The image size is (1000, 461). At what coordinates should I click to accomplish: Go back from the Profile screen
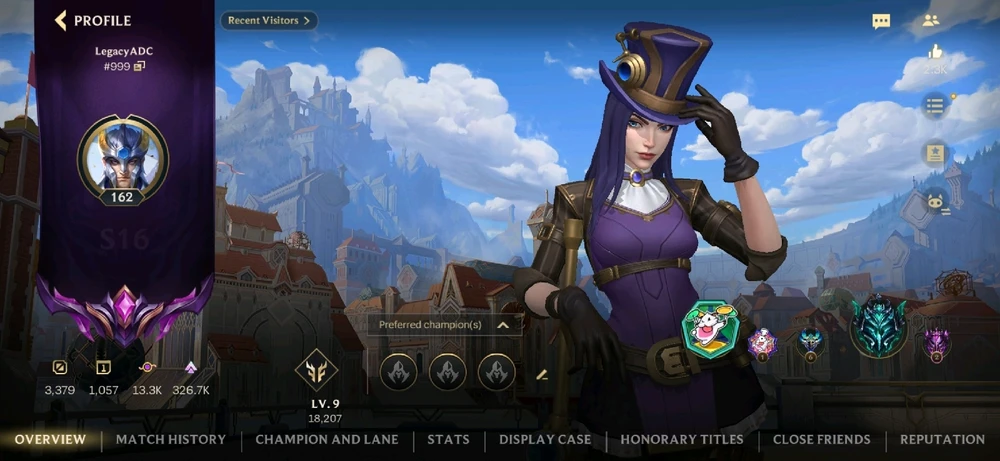pyautogui.click(x=62, y=20)
